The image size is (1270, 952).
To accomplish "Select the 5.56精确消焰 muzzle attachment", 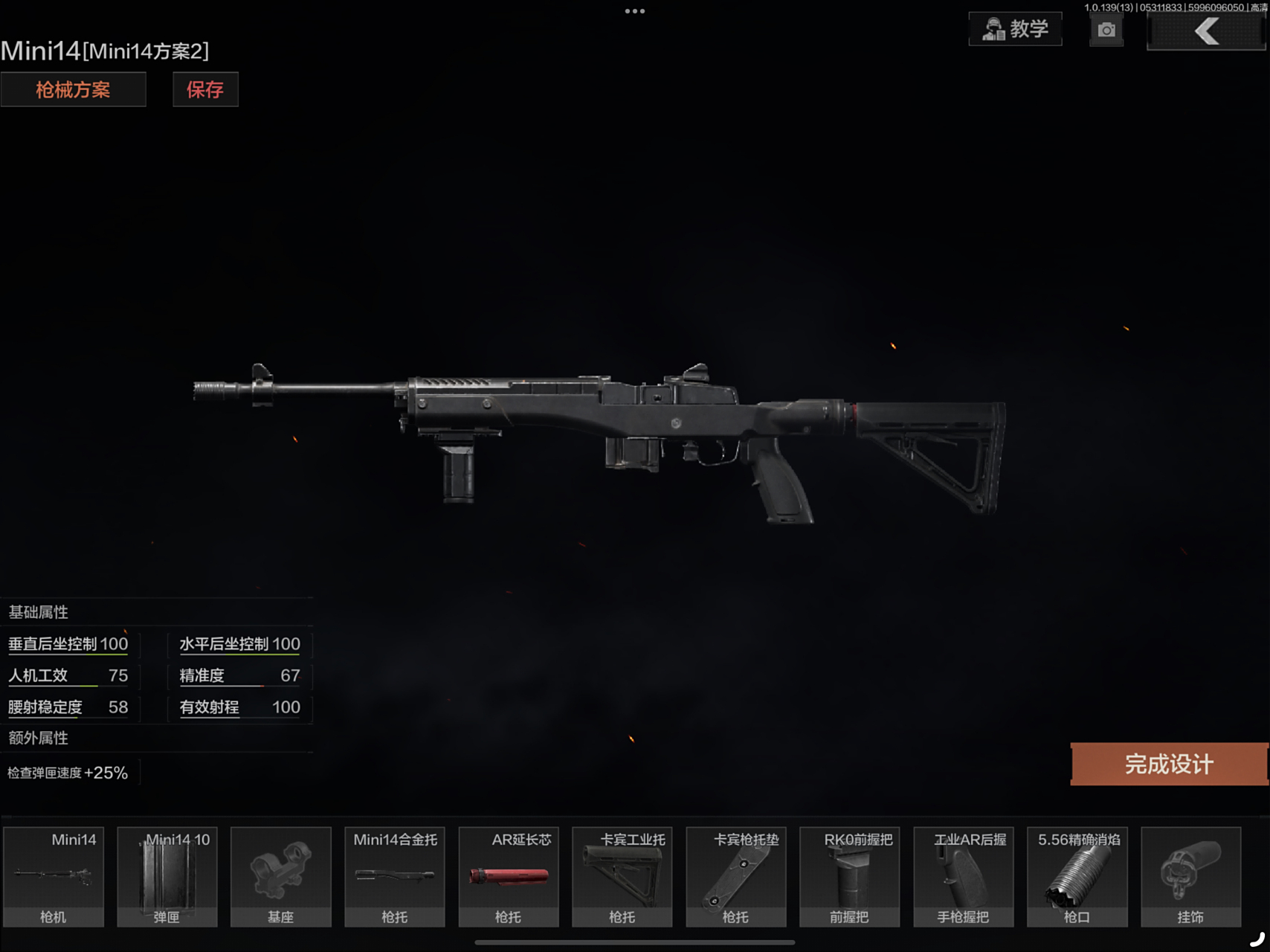I will (1077, 876).
